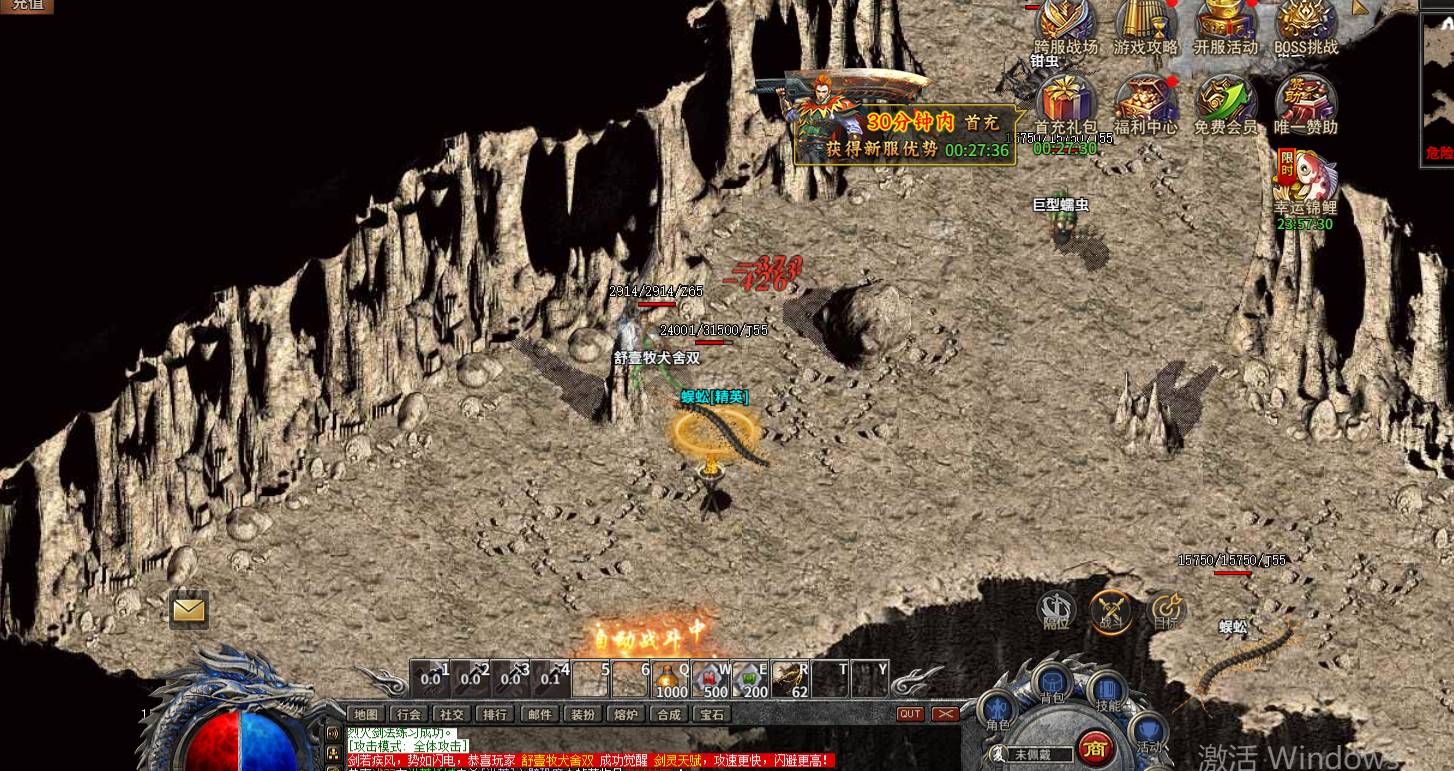Use the red item in slot W
Image resolution: width=1454 pixels, height=771 pixels.
pos(711,679)
